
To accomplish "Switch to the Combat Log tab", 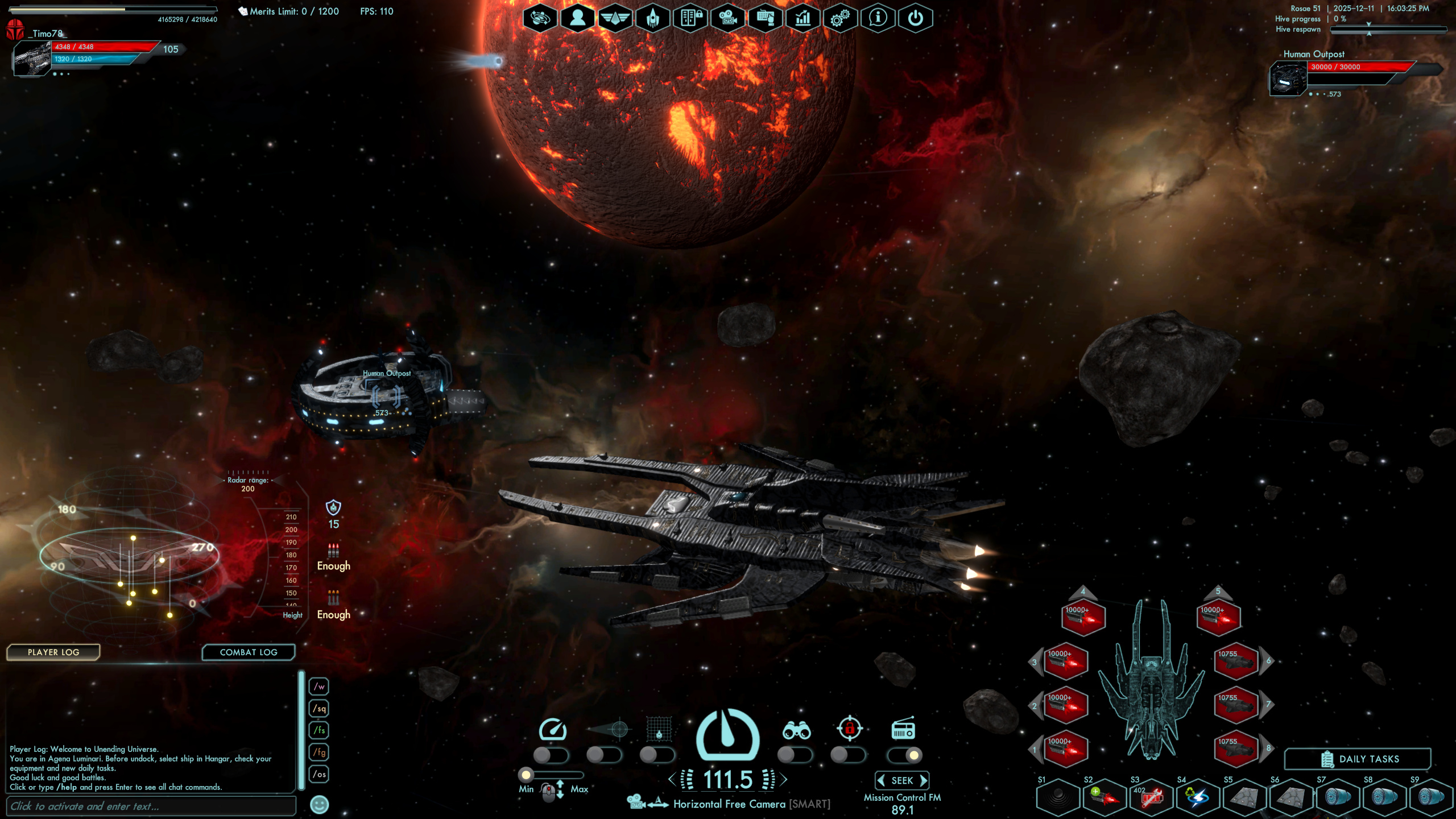I will [x=249, y=652].
